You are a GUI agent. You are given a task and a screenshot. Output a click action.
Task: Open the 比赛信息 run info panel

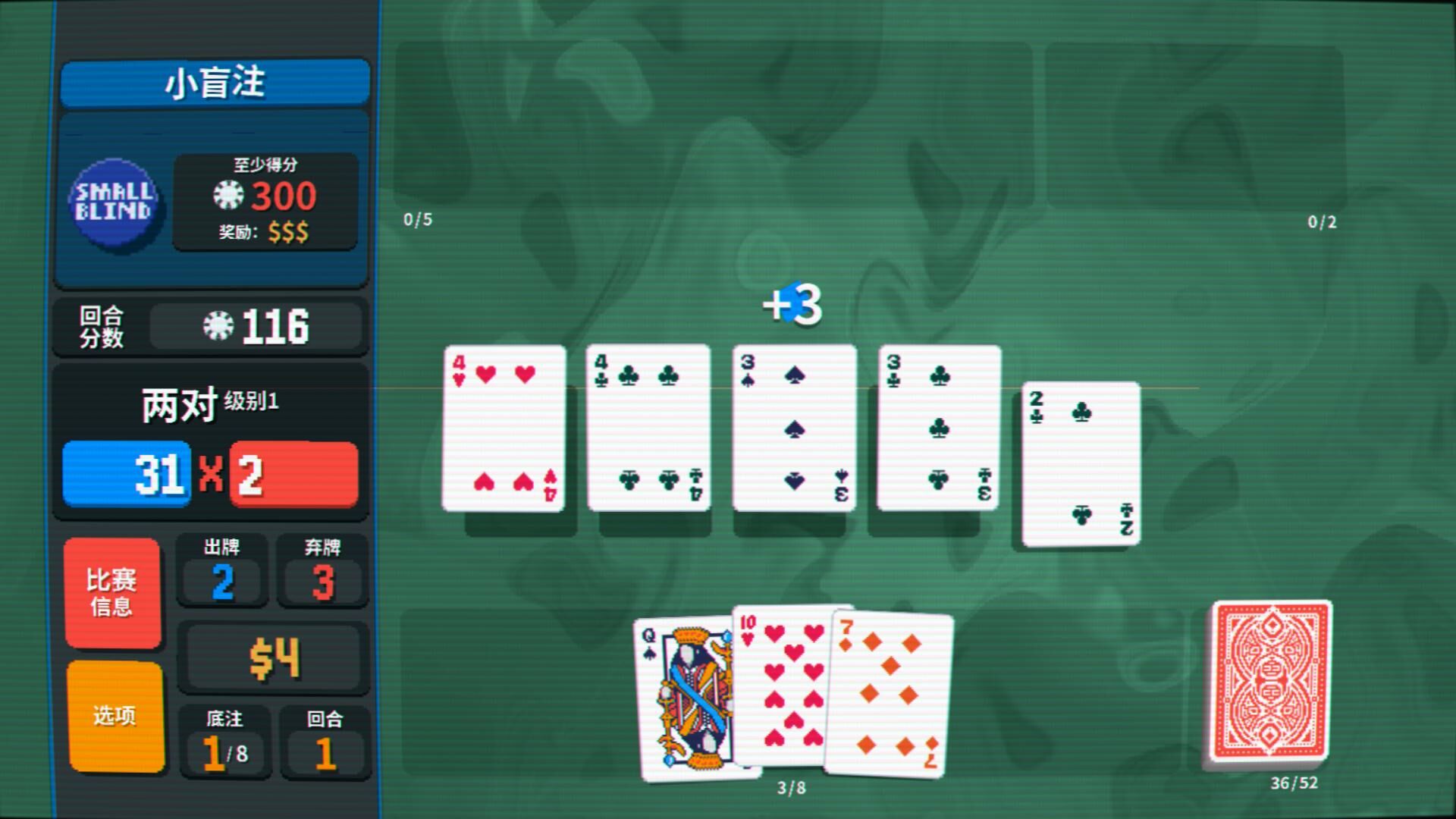click(112, 592)
